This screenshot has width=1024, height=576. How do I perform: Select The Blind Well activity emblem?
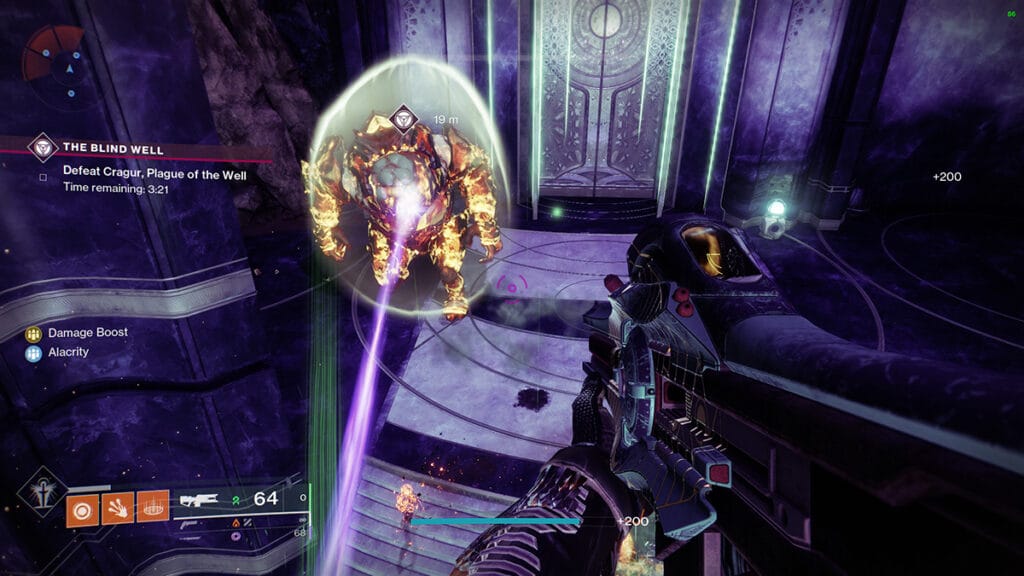point(42,146)
